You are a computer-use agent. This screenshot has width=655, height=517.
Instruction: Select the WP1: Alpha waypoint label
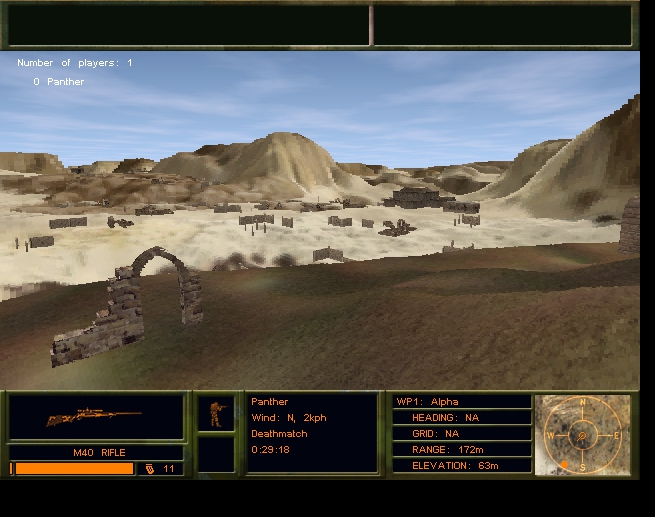pos(428,402)
